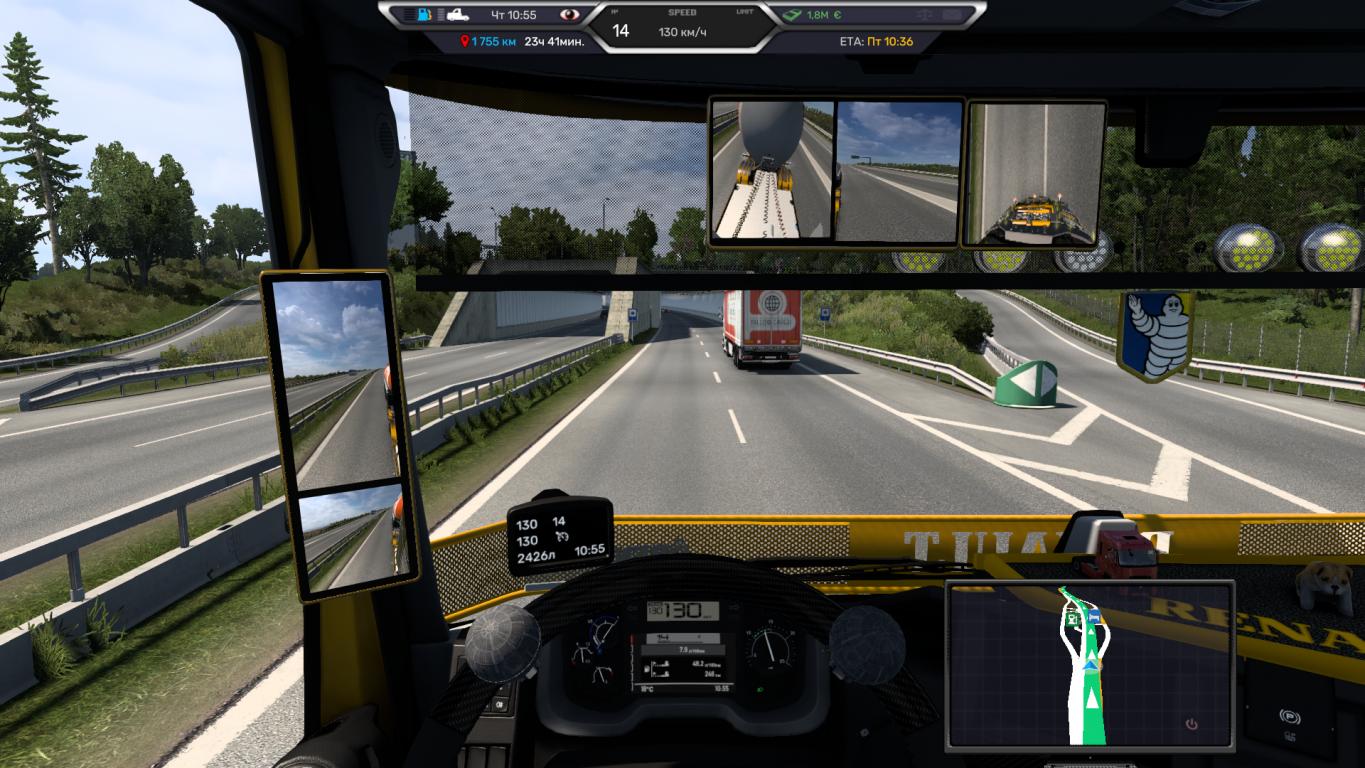Toggle the GPS navigator power button

(1190, 724)
